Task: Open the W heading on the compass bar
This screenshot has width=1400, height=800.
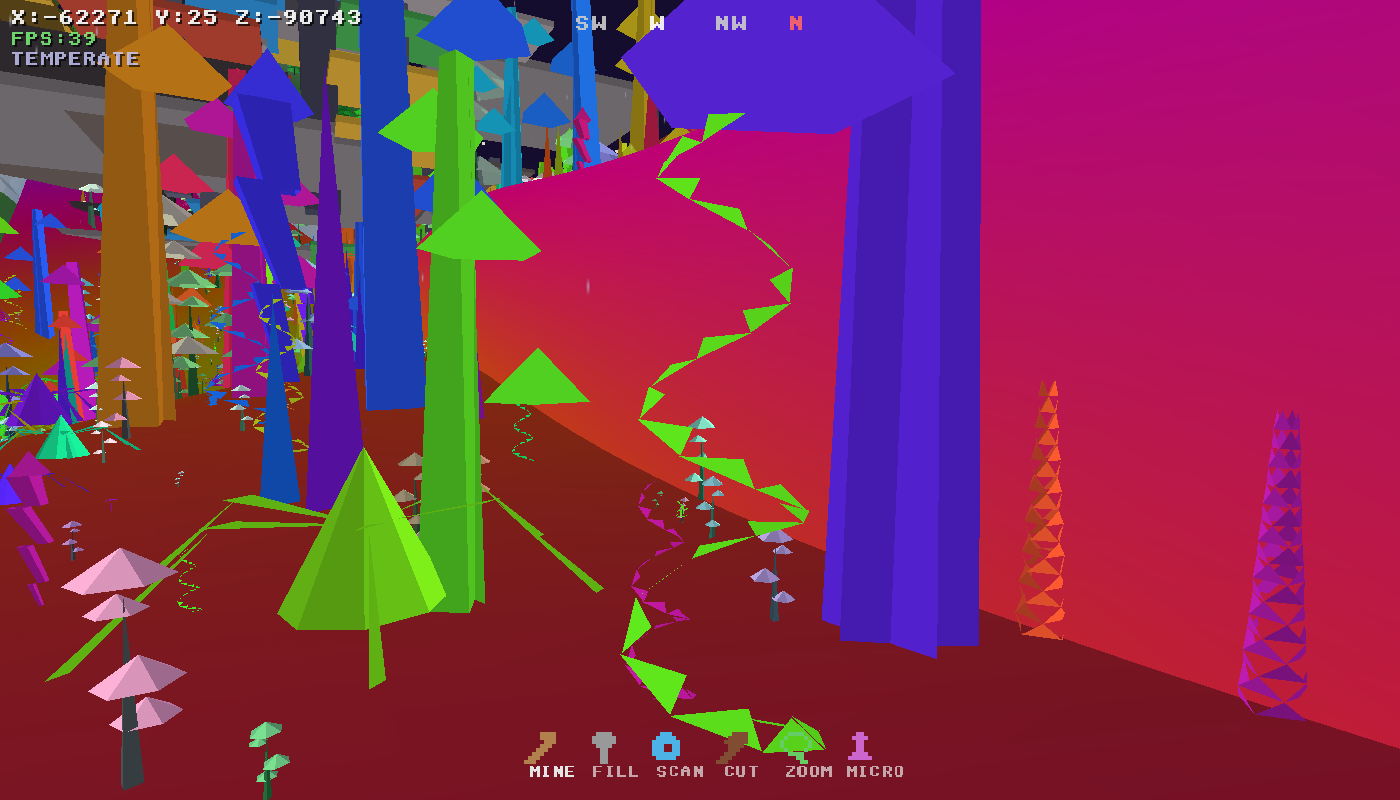Action: [655, 22]
